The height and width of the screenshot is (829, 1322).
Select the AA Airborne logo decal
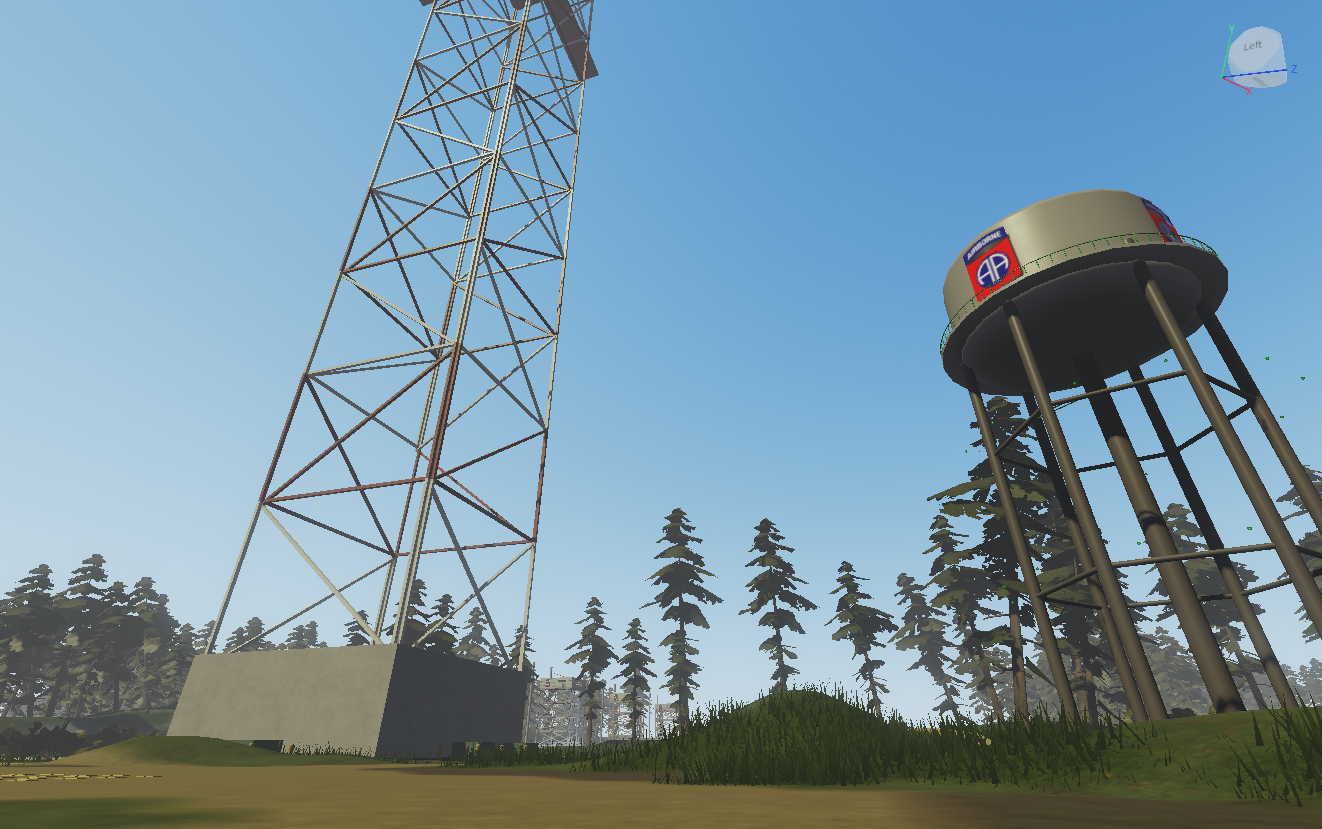(993, 268)
